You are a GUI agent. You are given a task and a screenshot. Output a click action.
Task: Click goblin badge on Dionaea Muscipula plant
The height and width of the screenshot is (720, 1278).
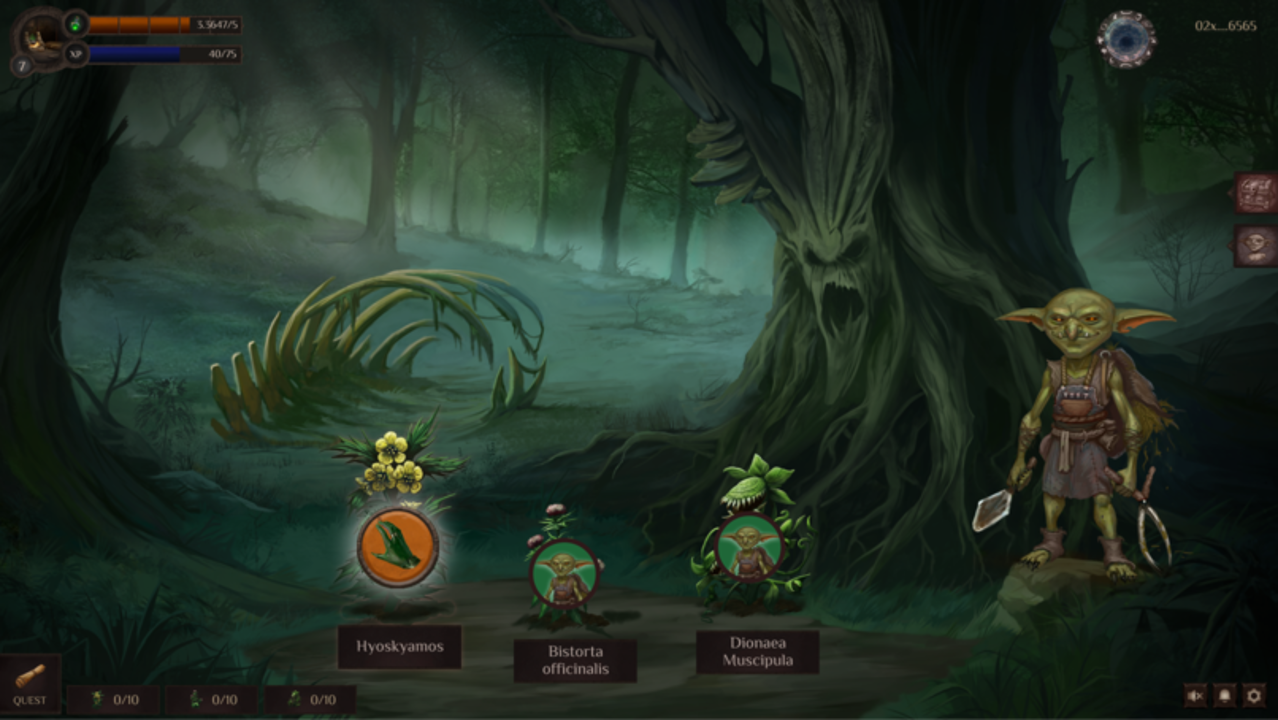(749, 547)
